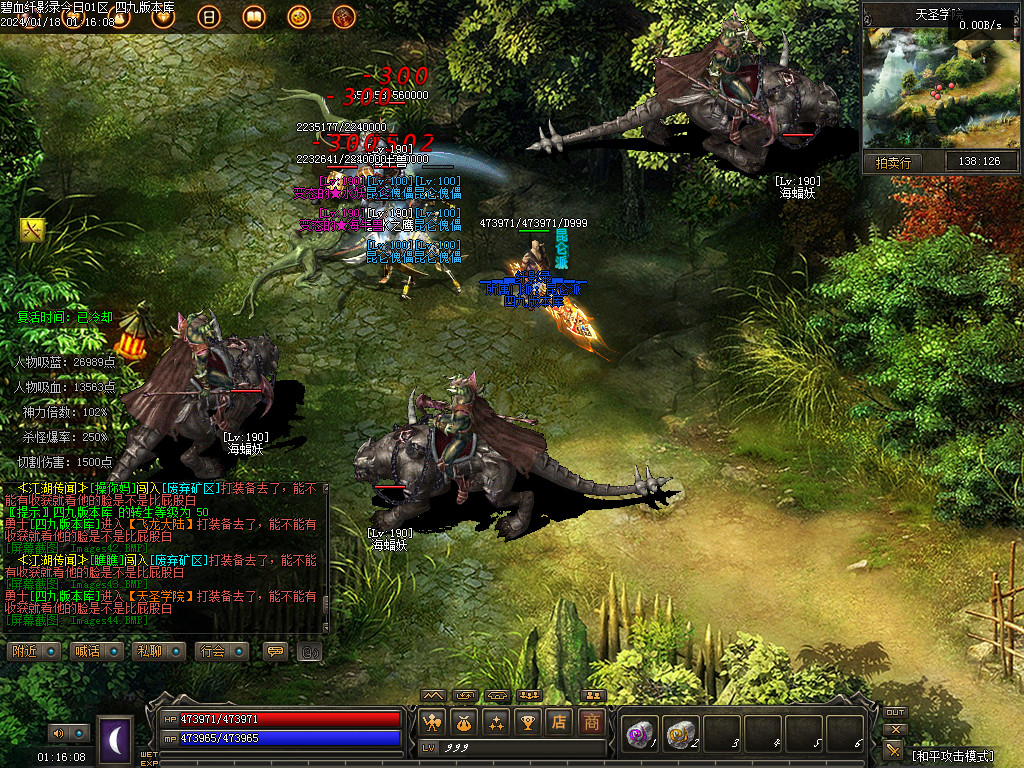Open the book icon in top bar
Screen dimensions: 1024x768
[x=253, y=16]
